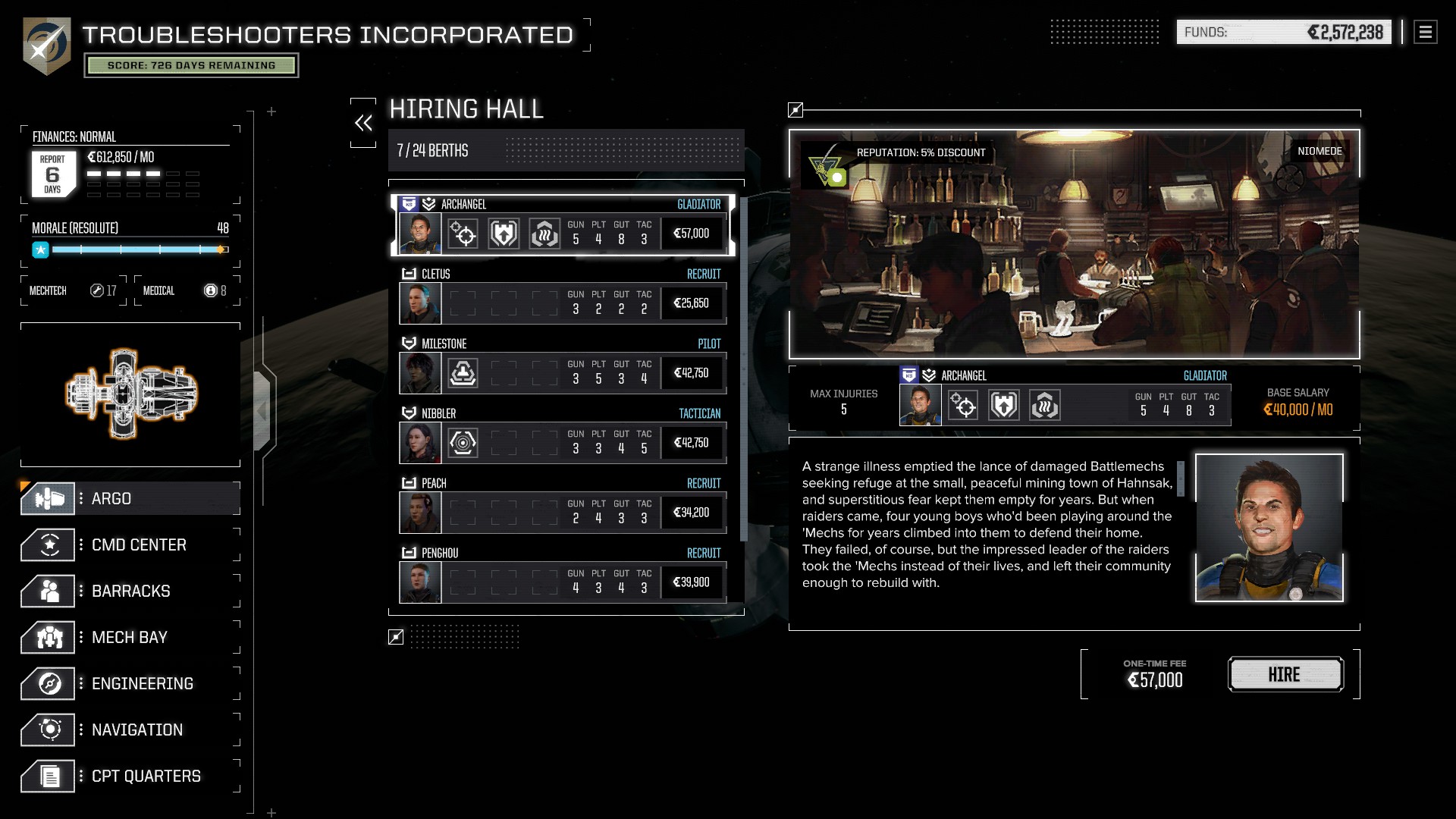Open the hamburger menu top right
Image resolution: width=1456 pixels, height=819 pixels.
pyautogui.click(x=1424, y=32)
